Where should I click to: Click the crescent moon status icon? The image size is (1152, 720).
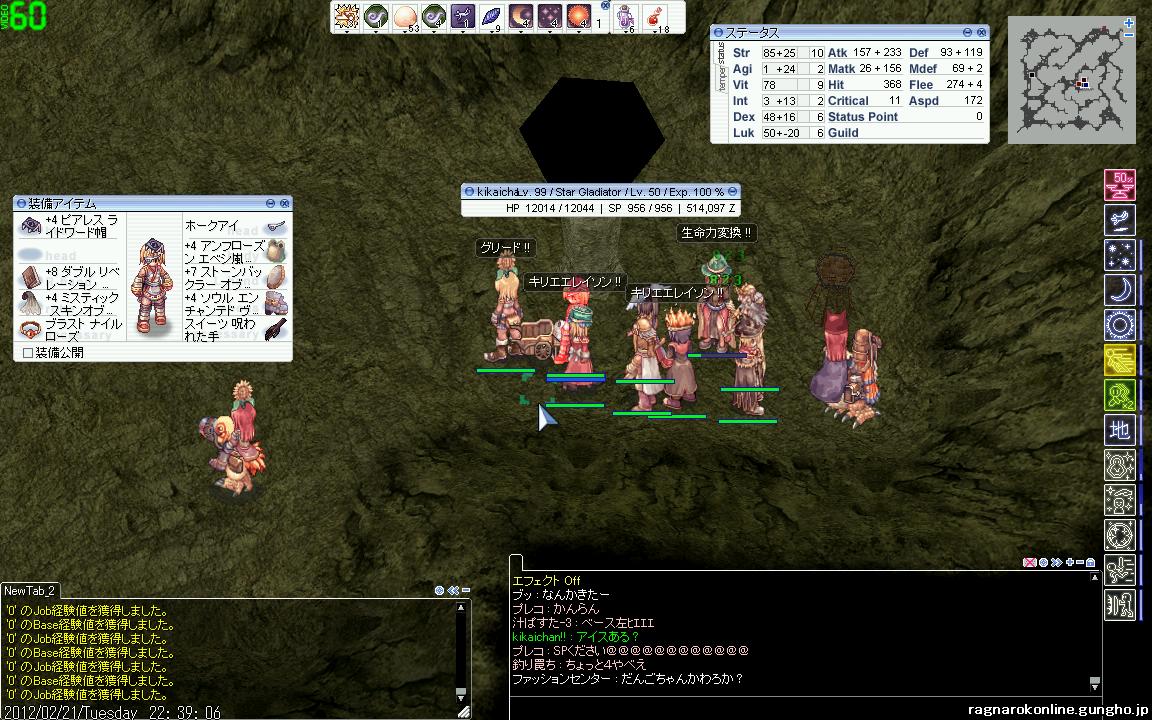pyautogui.click(x=1120, y=290)
